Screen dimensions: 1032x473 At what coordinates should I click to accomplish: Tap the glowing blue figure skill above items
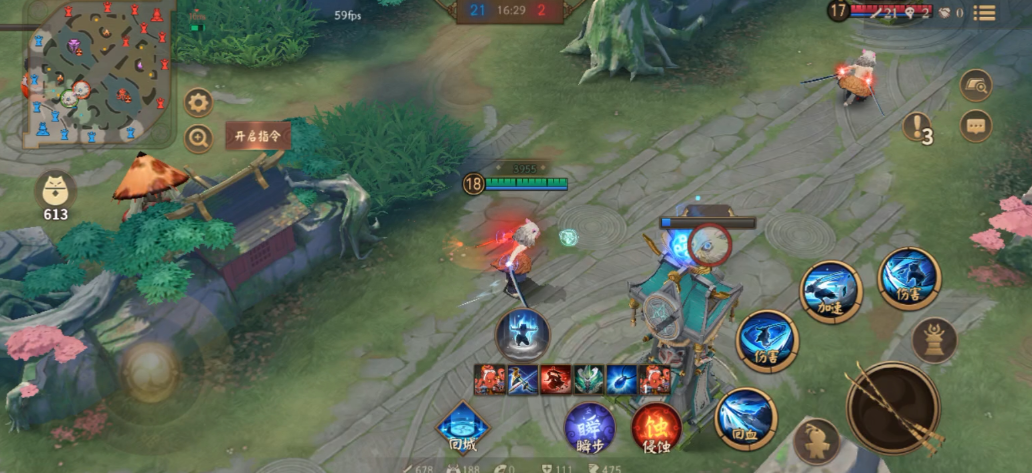point(523,333)
